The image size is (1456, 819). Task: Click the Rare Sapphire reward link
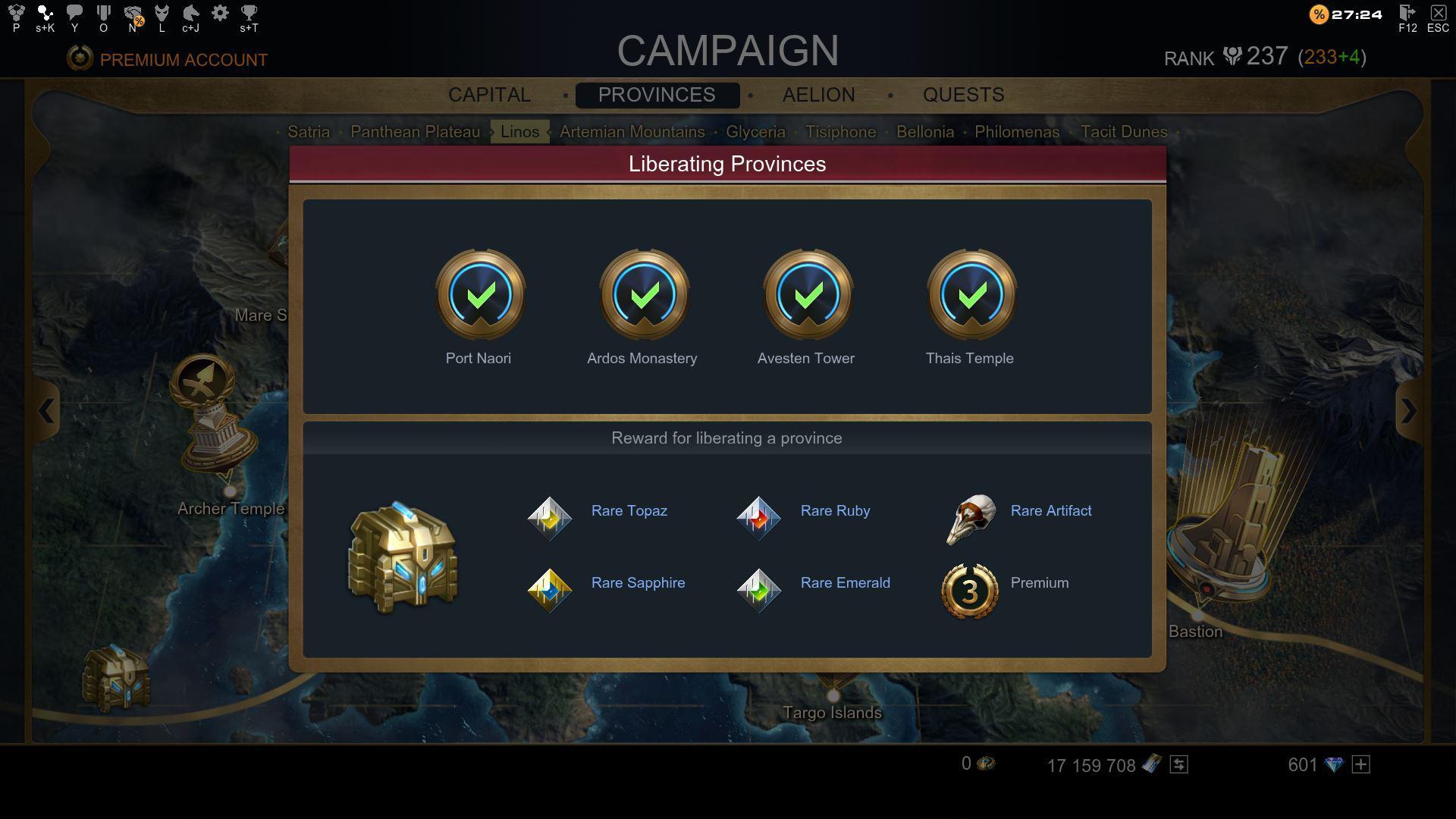(638, 582)
